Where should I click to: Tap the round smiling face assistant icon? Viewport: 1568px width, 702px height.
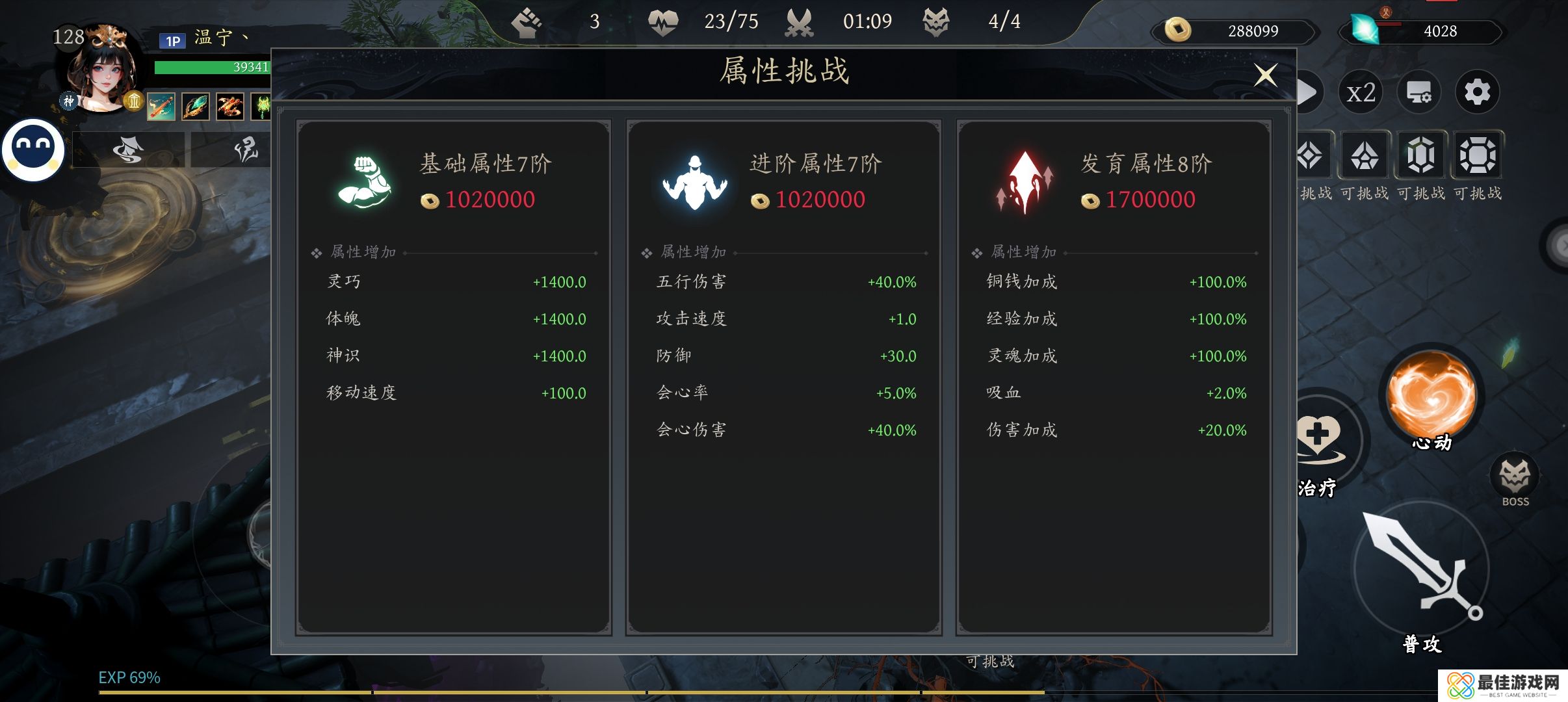pos(33,149)
